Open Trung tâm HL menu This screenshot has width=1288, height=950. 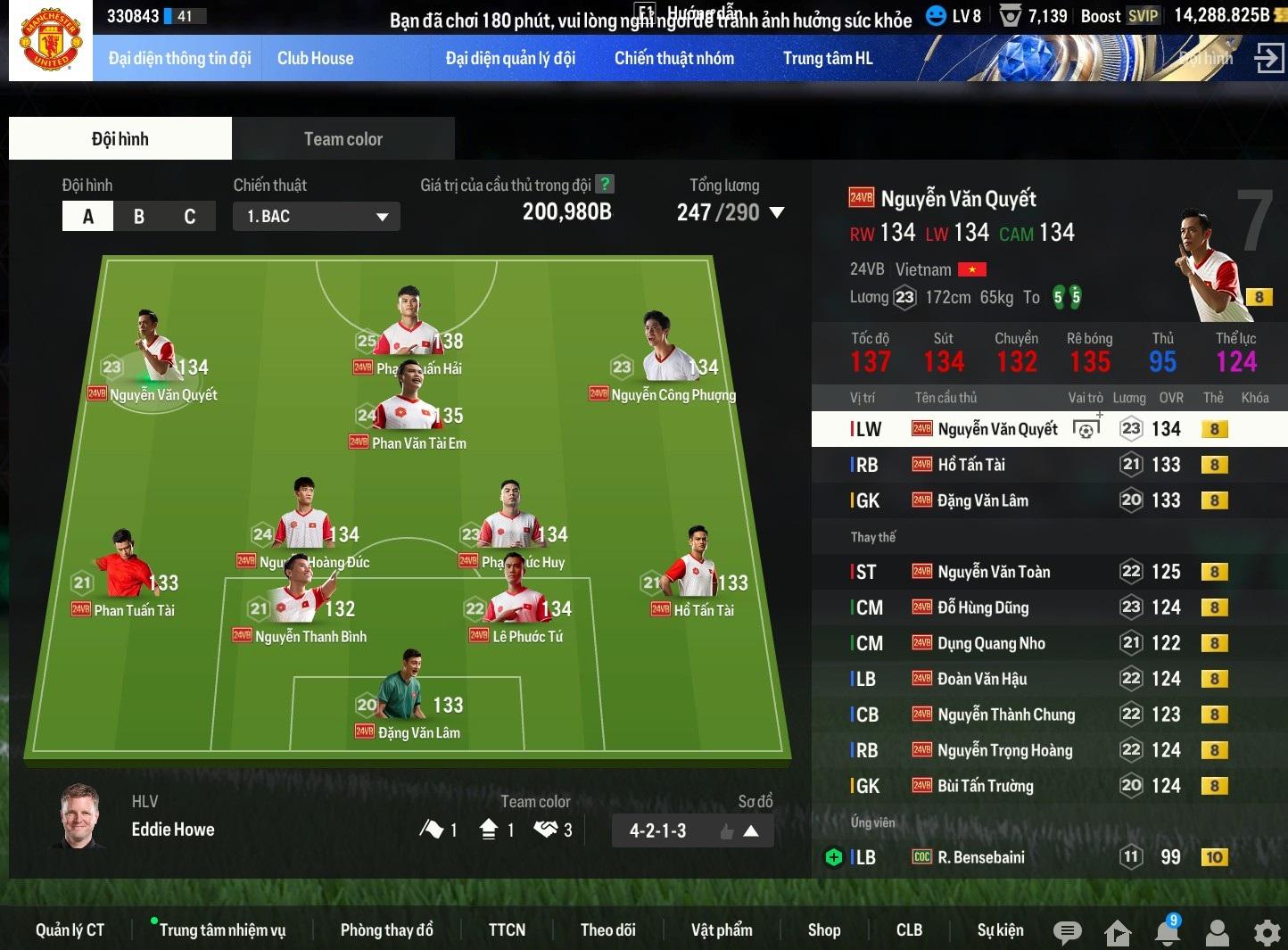[827, 59]
